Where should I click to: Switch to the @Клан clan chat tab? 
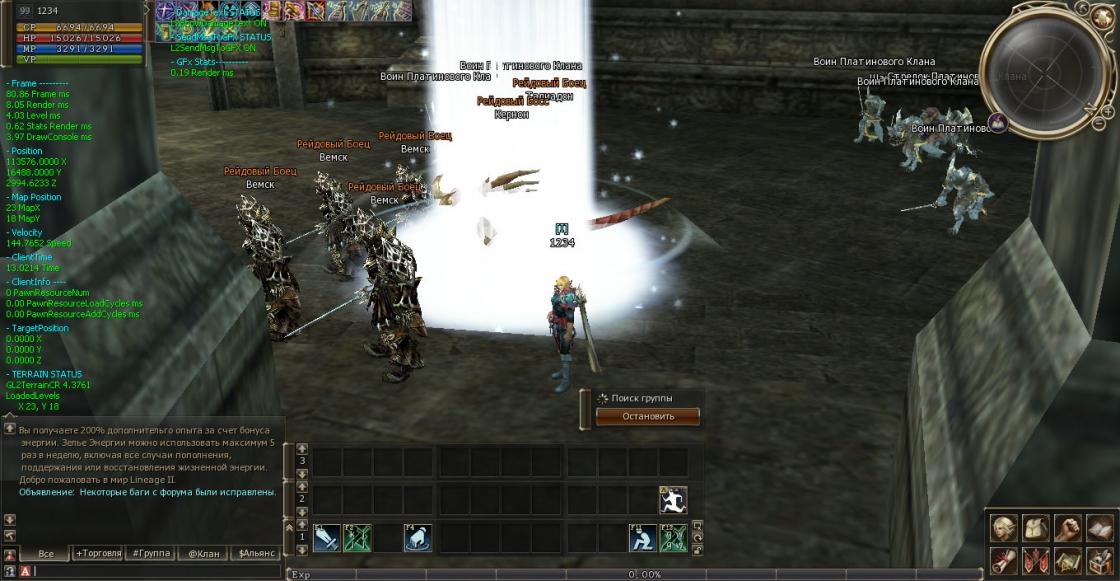[x=203, y=553]
